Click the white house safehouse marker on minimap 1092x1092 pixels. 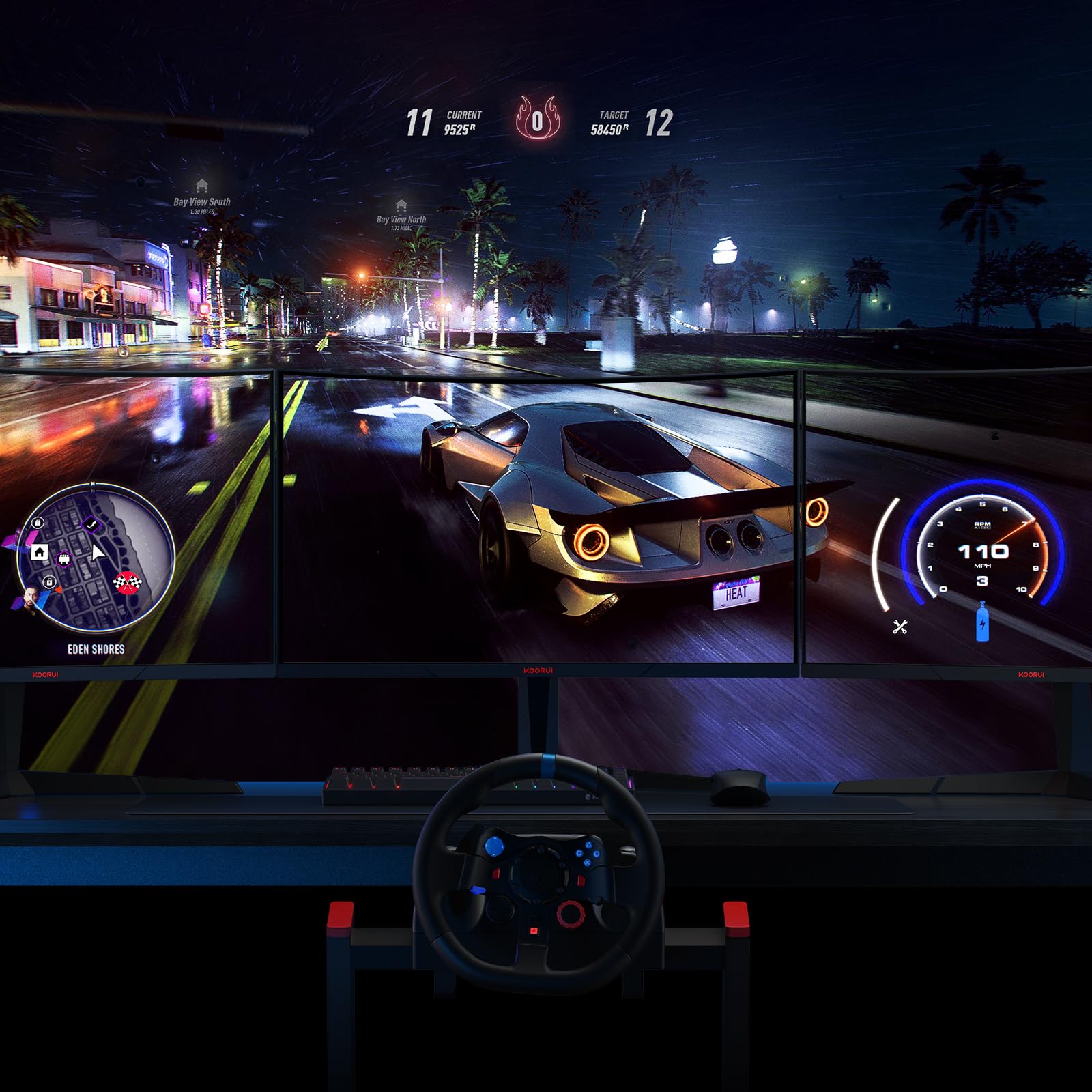(x=40, y=551)
